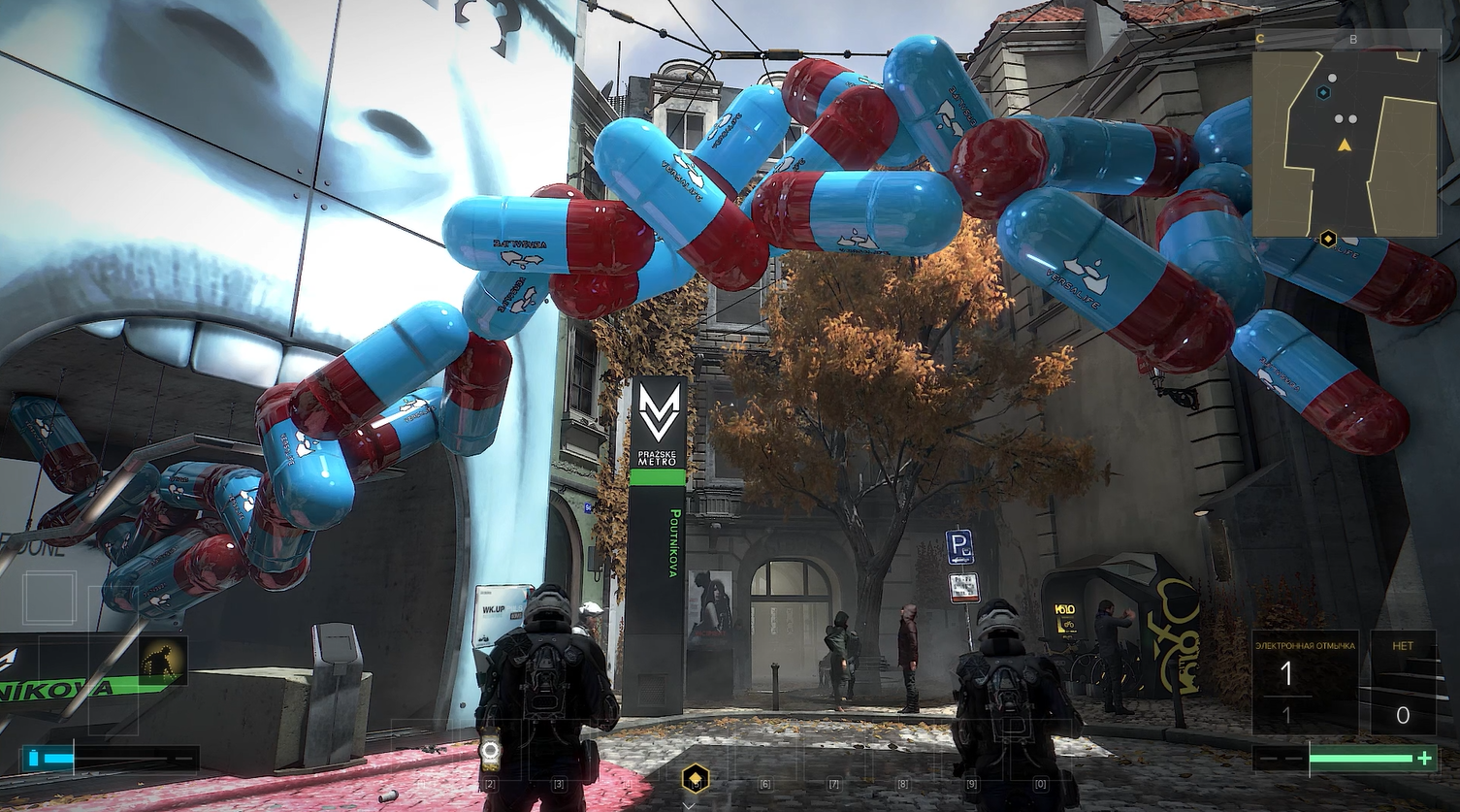Image resolution: width=1460 pixels, height=812 pixels.
Task: Click the crouching figure stance icon
Action: 163,661
